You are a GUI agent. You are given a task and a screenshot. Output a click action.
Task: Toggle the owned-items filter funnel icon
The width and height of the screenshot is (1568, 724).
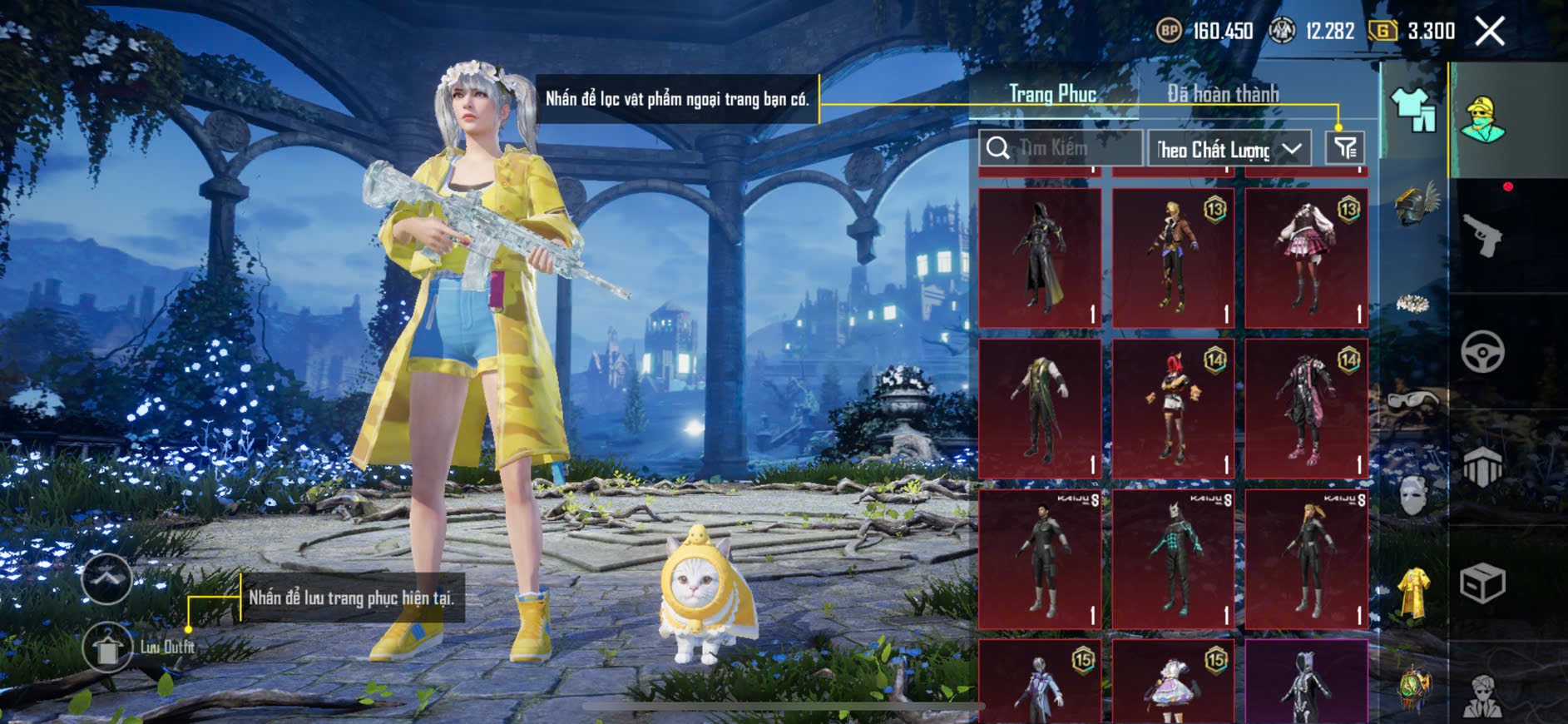point(1345,148)
